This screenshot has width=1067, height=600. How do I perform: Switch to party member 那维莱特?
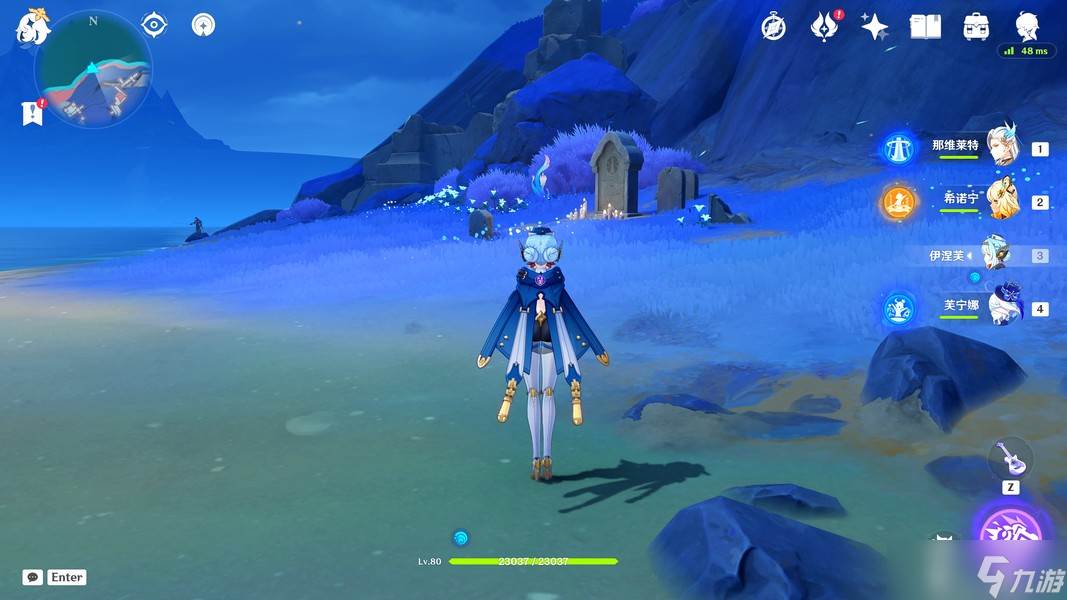coord(1001,148)
